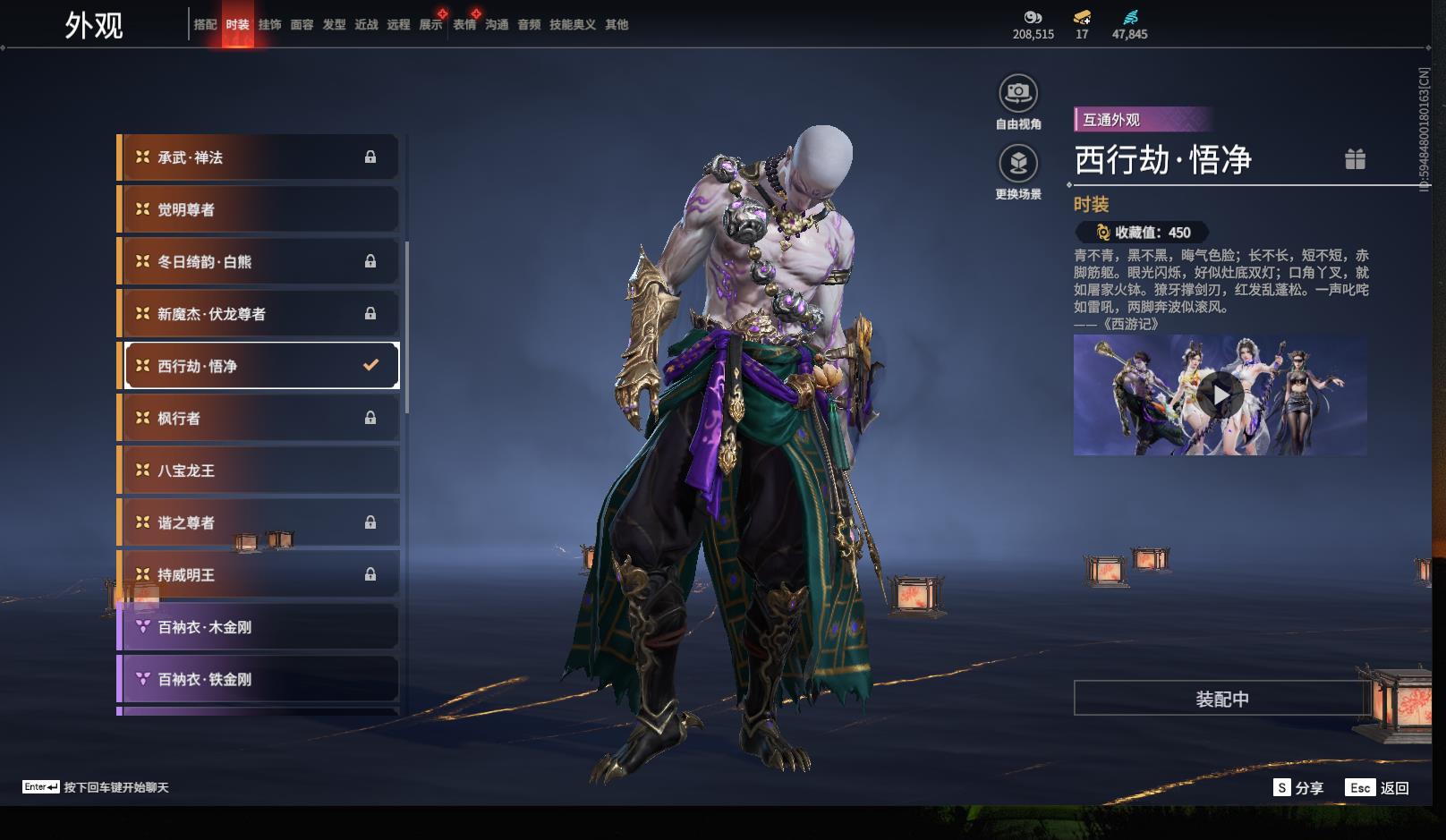1446x840 pixels.
Task: Pick the 新魔杰·伏龙尊者 outfit
Action: pos(259,314)
